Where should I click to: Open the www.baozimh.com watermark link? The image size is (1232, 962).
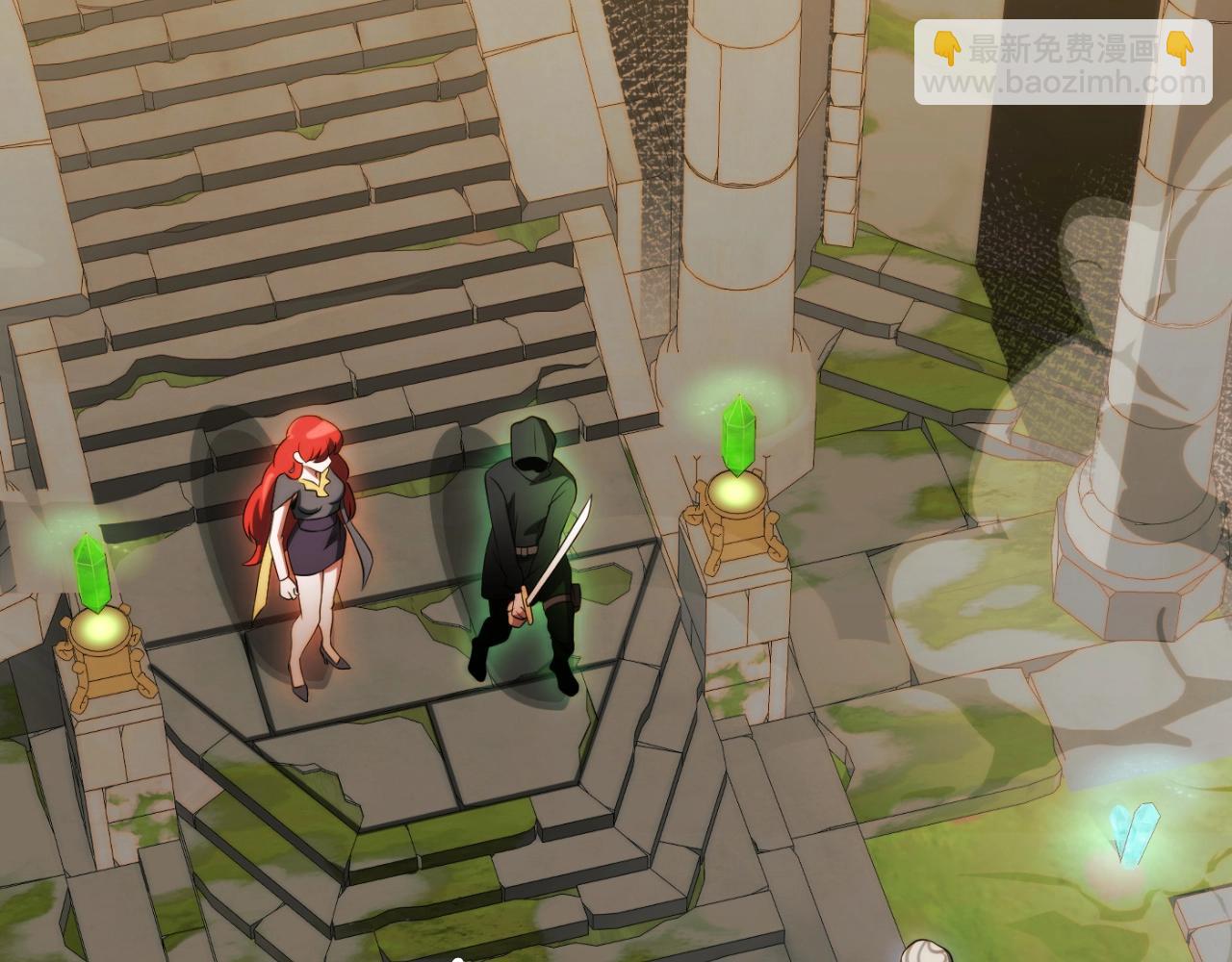click(1064, 84)
